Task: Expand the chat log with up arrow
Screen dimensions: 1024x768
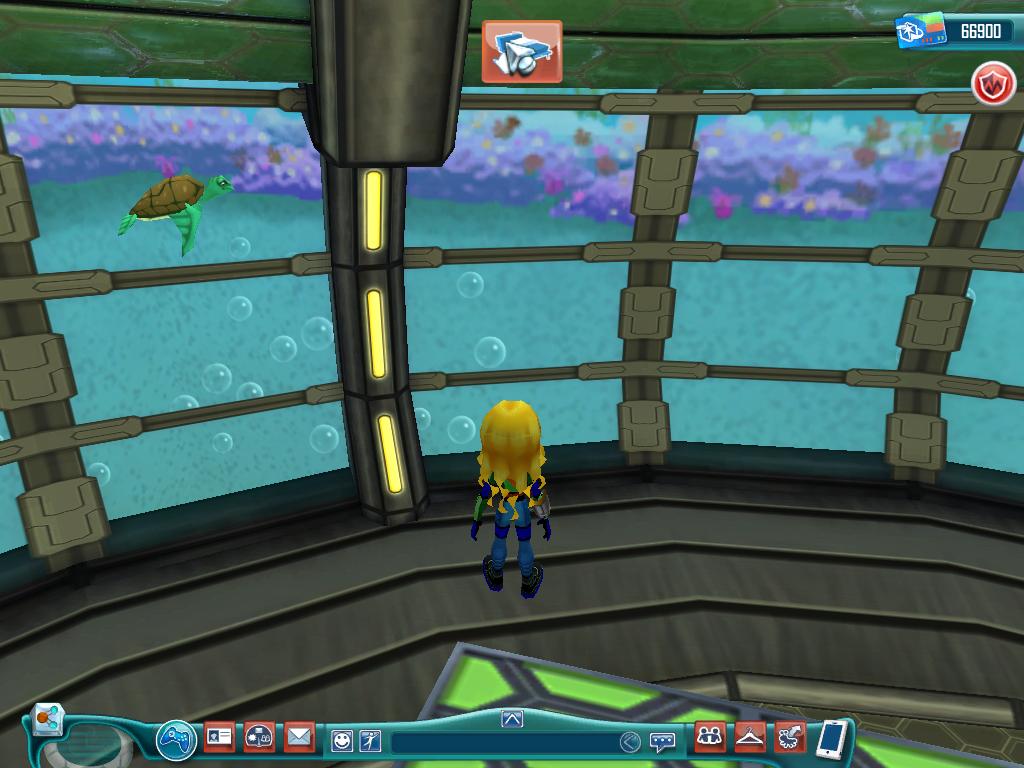Action: click(x=512, y=718)
